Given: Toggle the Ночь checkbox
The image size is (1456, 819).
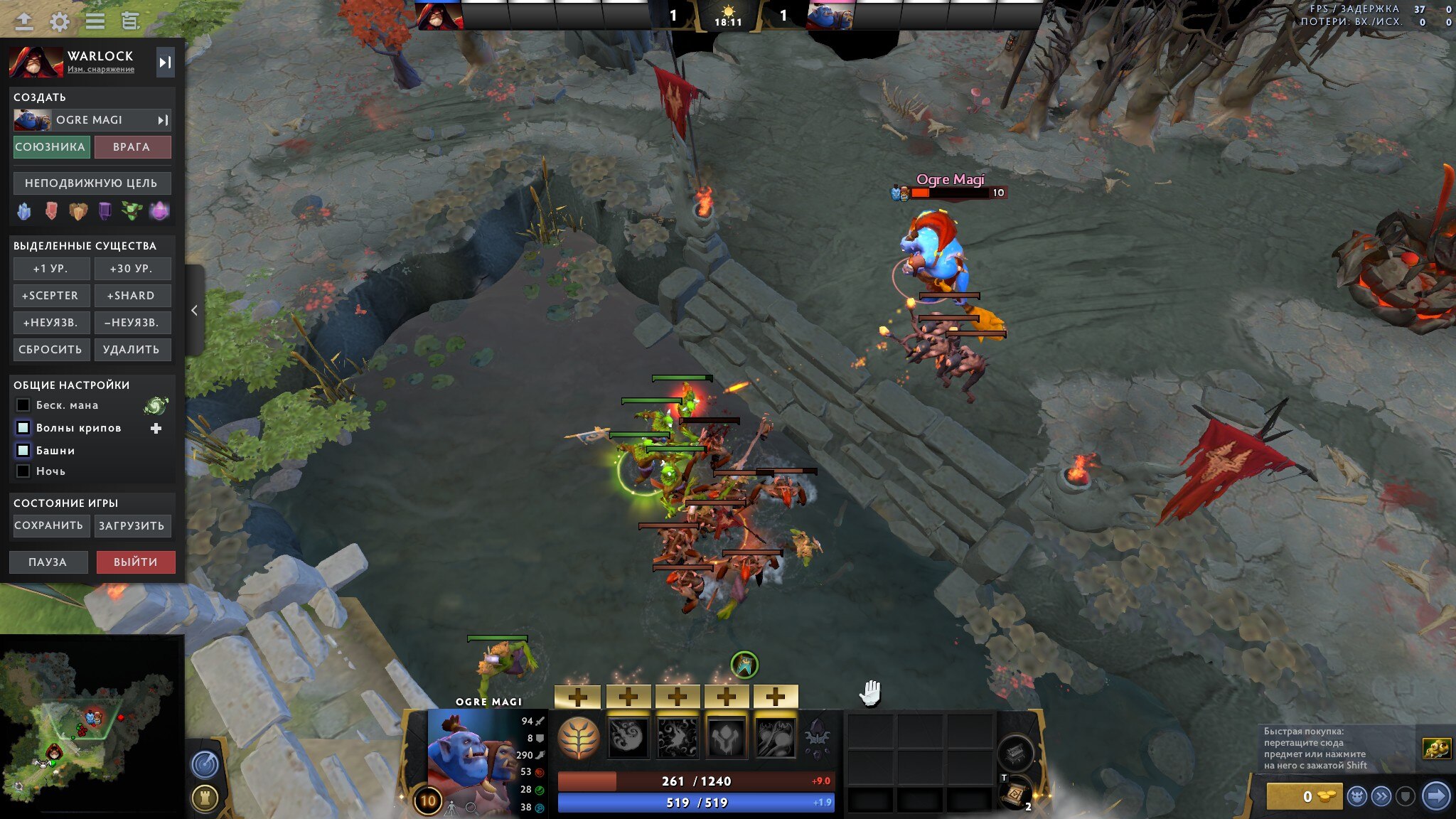Looking at the screenshot, I should tap(21, 471).
